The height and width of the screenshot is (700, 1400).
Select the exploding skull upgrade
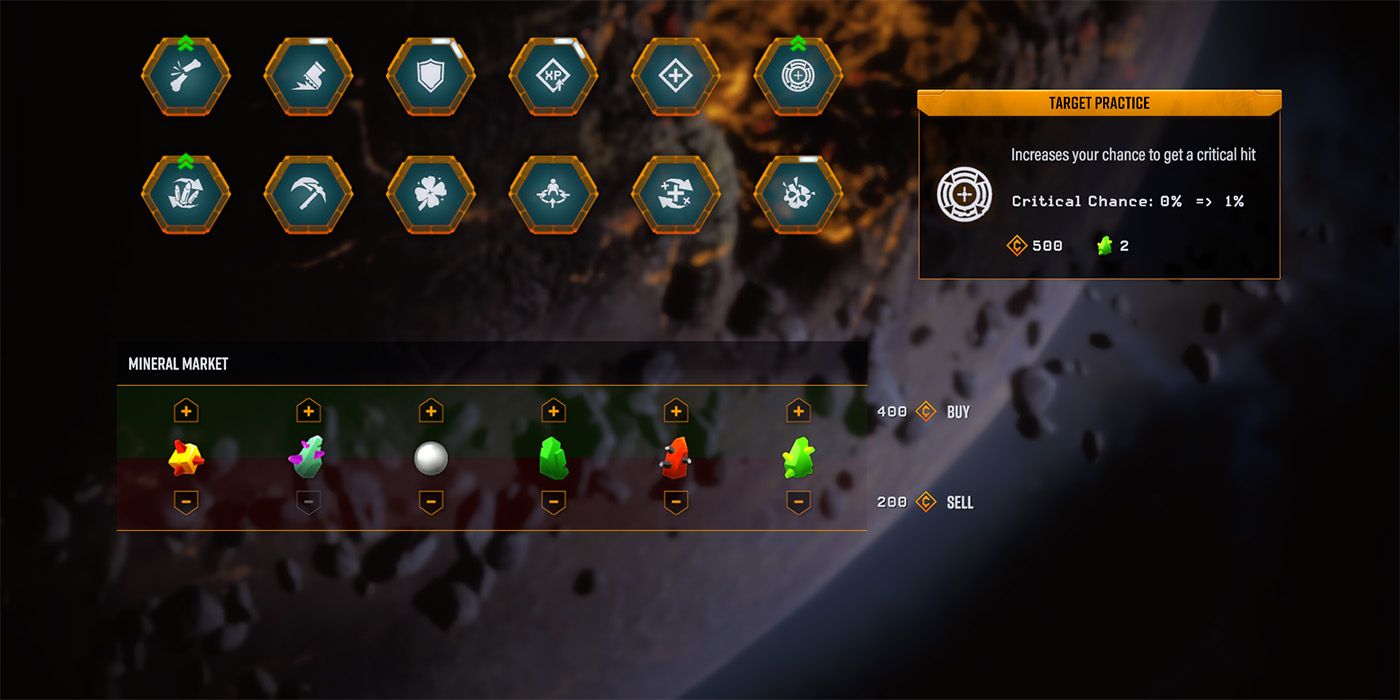point(798,194)
